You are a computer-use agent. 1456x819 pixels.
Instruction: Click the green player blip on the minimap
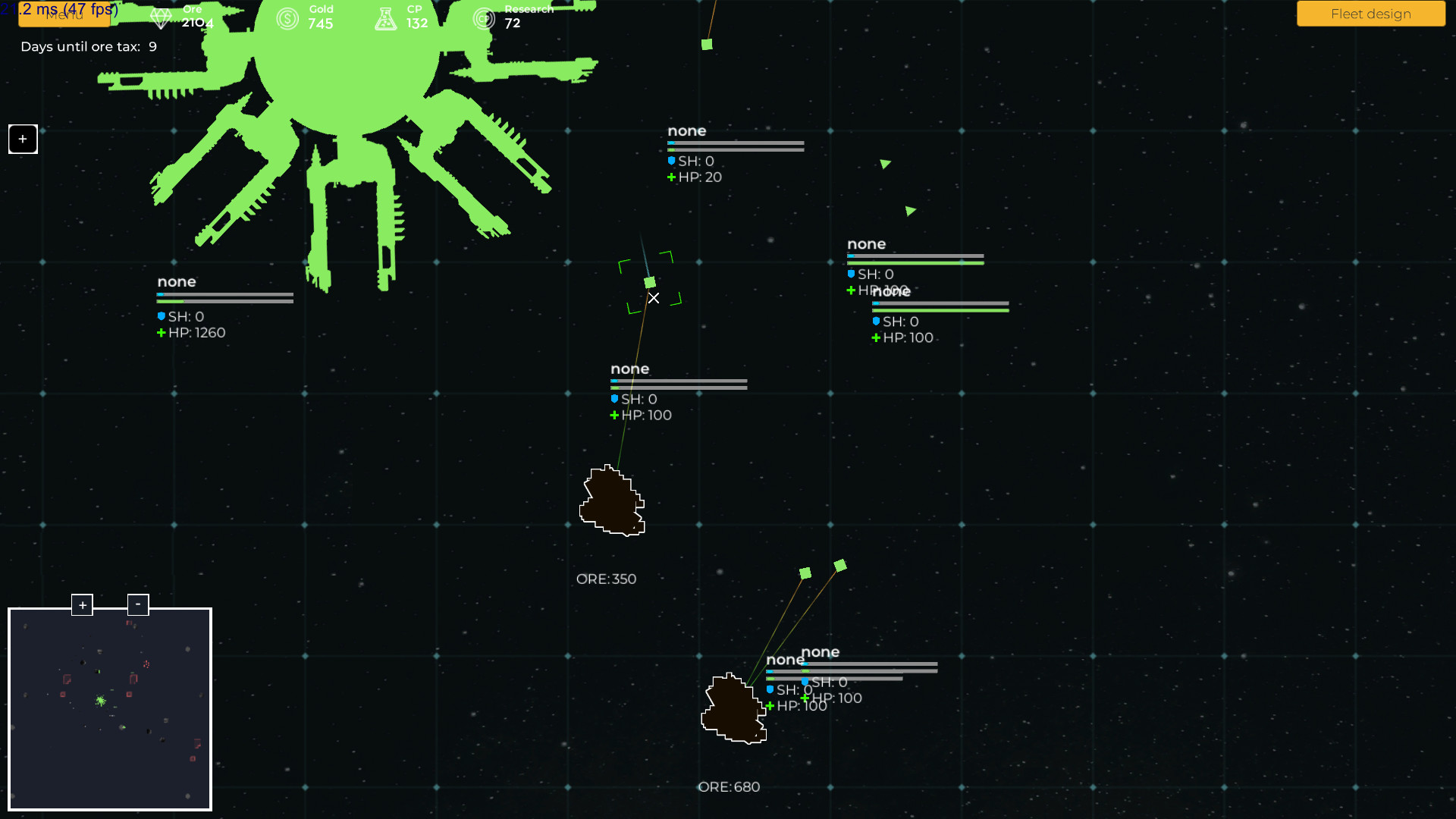pyautogui.click(x=101, y=699)
